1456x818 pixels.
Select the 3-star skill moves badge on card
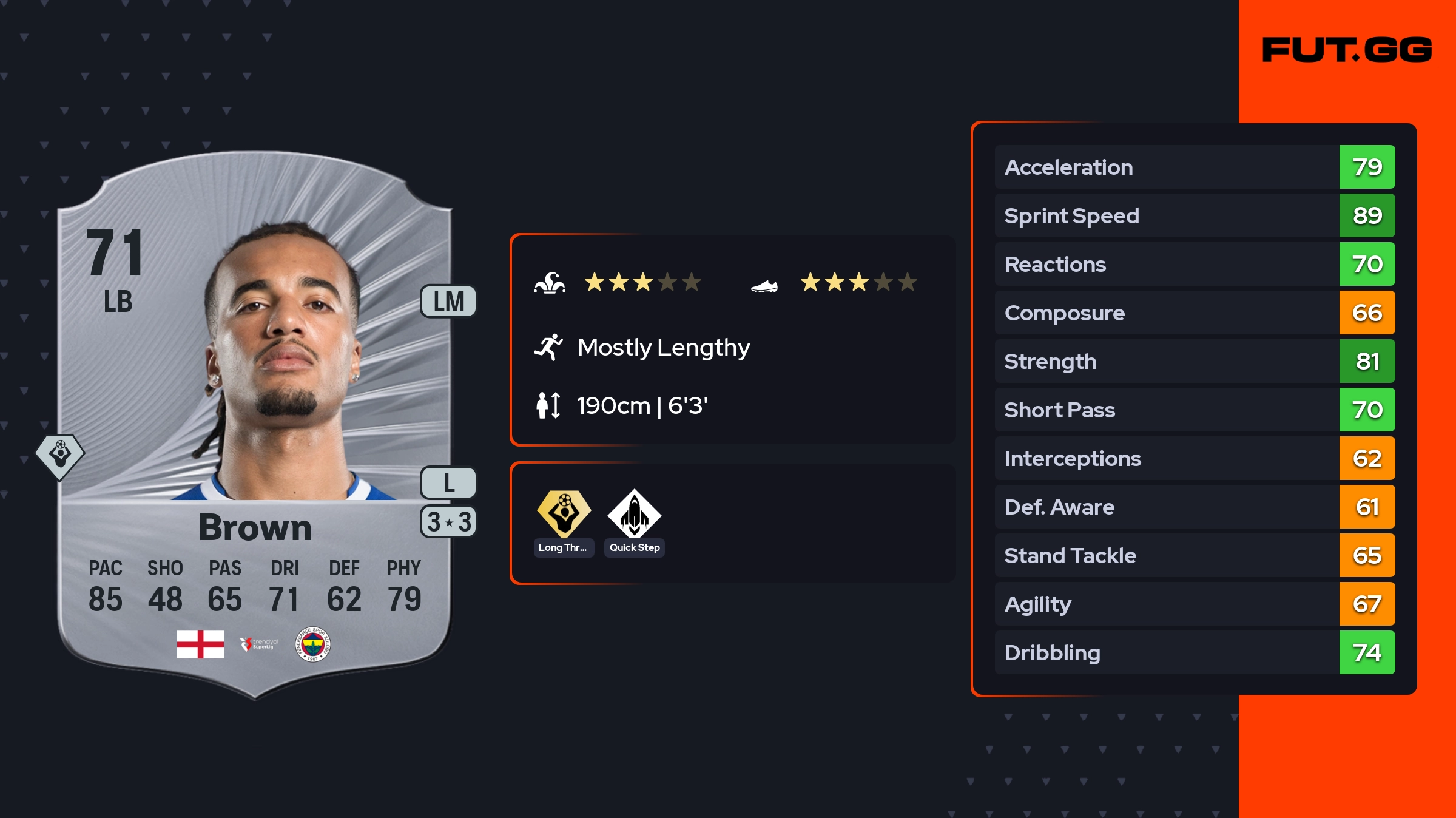[x=449, y=522]
